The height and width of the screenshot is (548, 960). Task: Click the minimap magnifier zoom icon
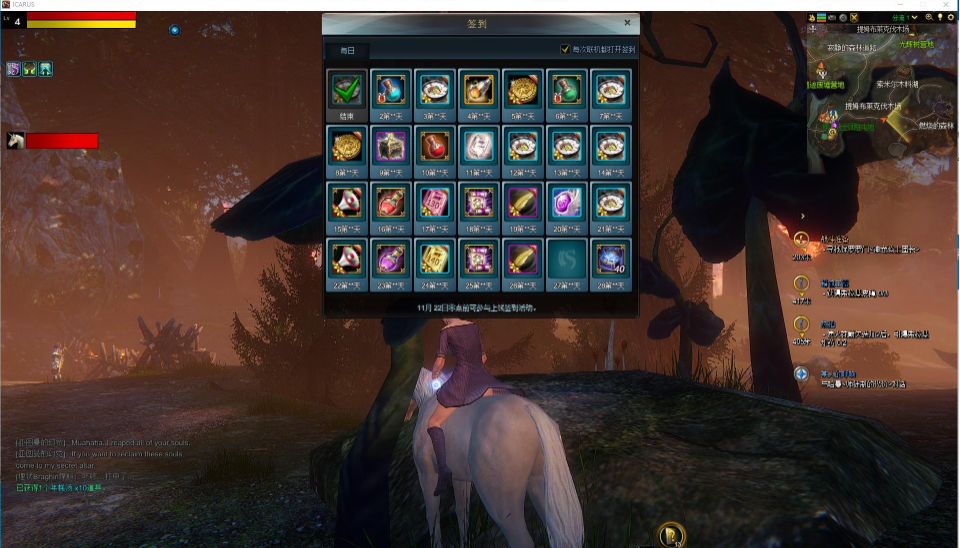(930, 17)
